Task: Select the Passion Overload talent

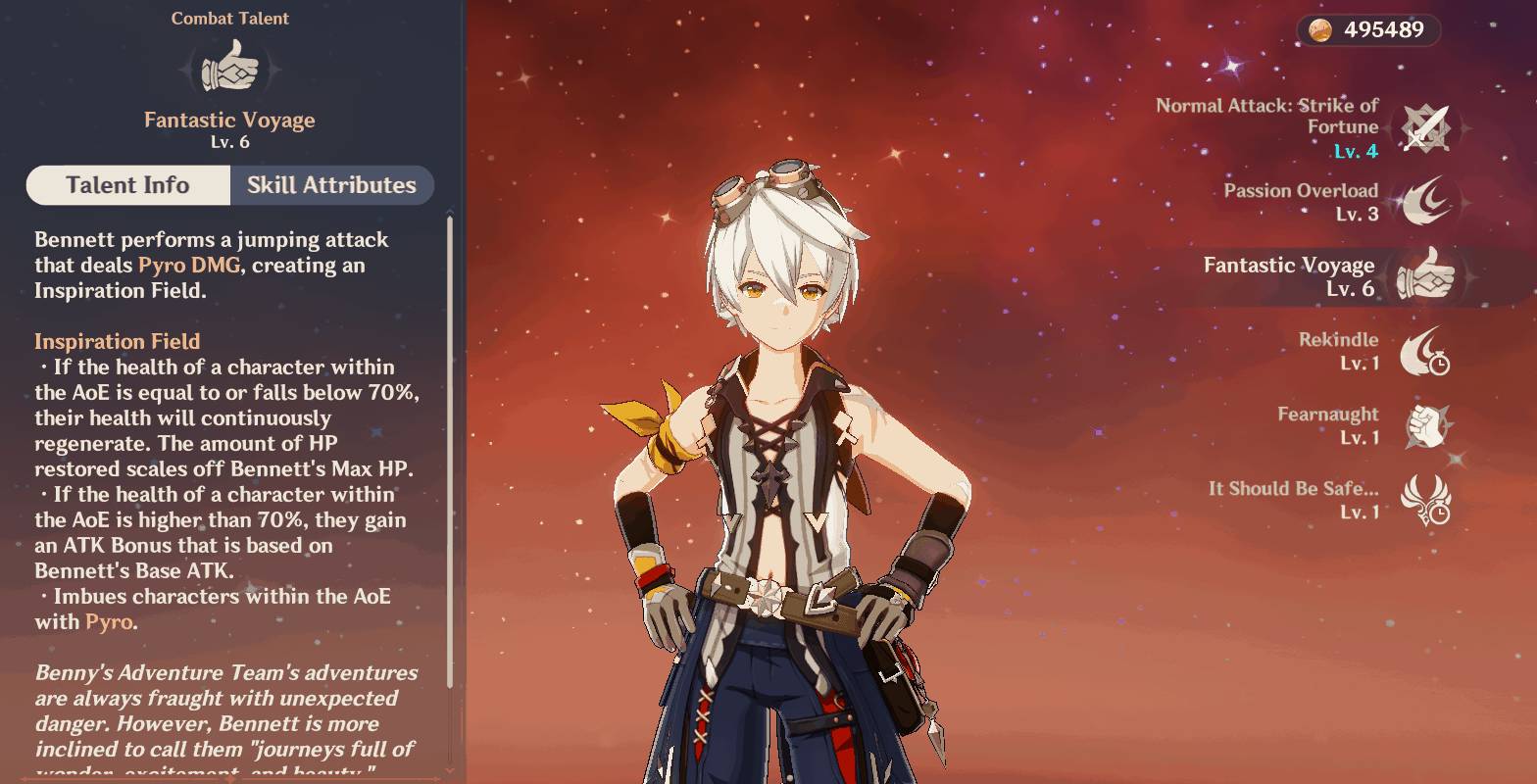Action: [1422, 202]
